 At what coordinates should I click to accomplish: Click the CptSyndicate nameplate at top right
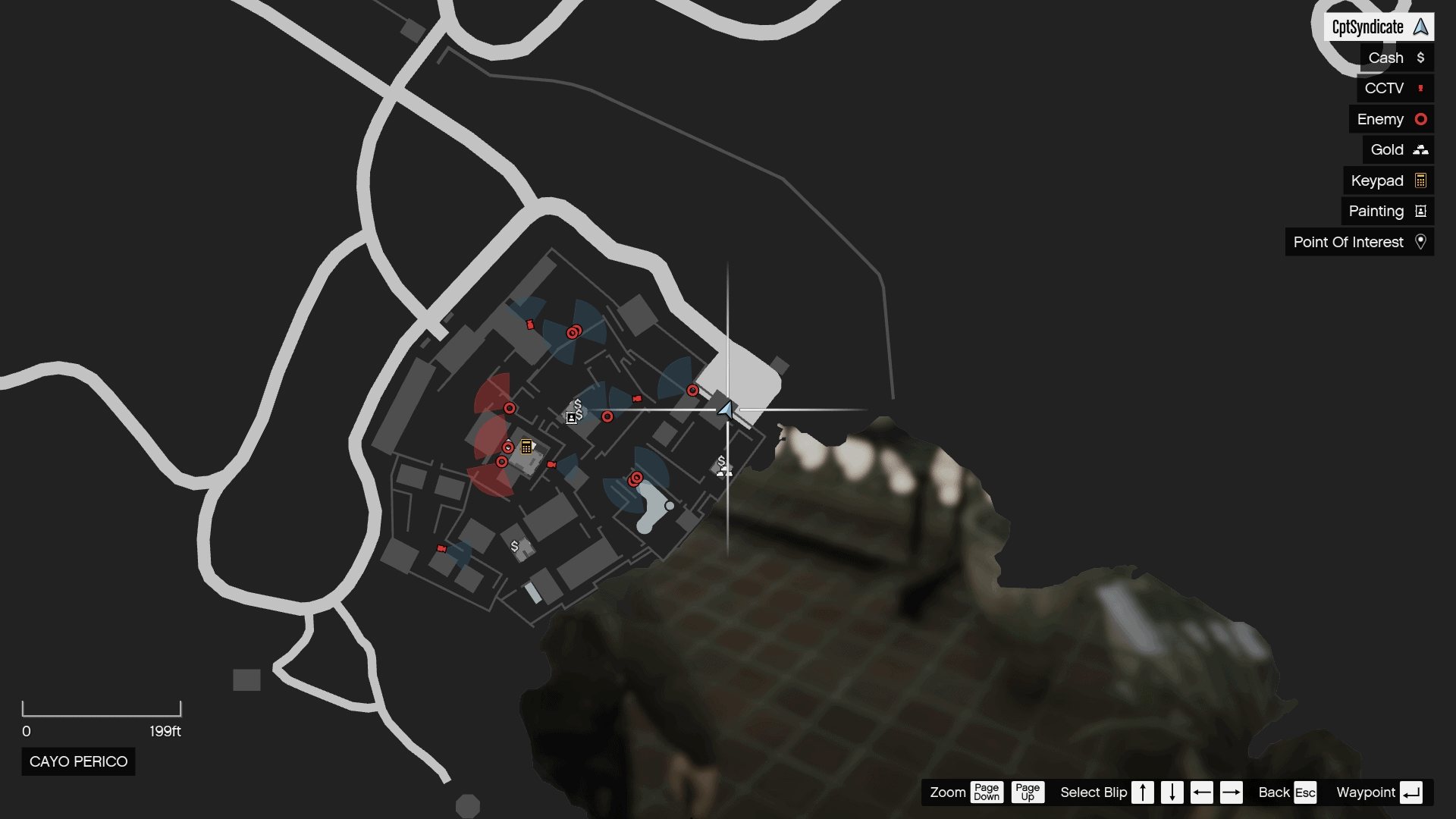tap(1380, 27)
